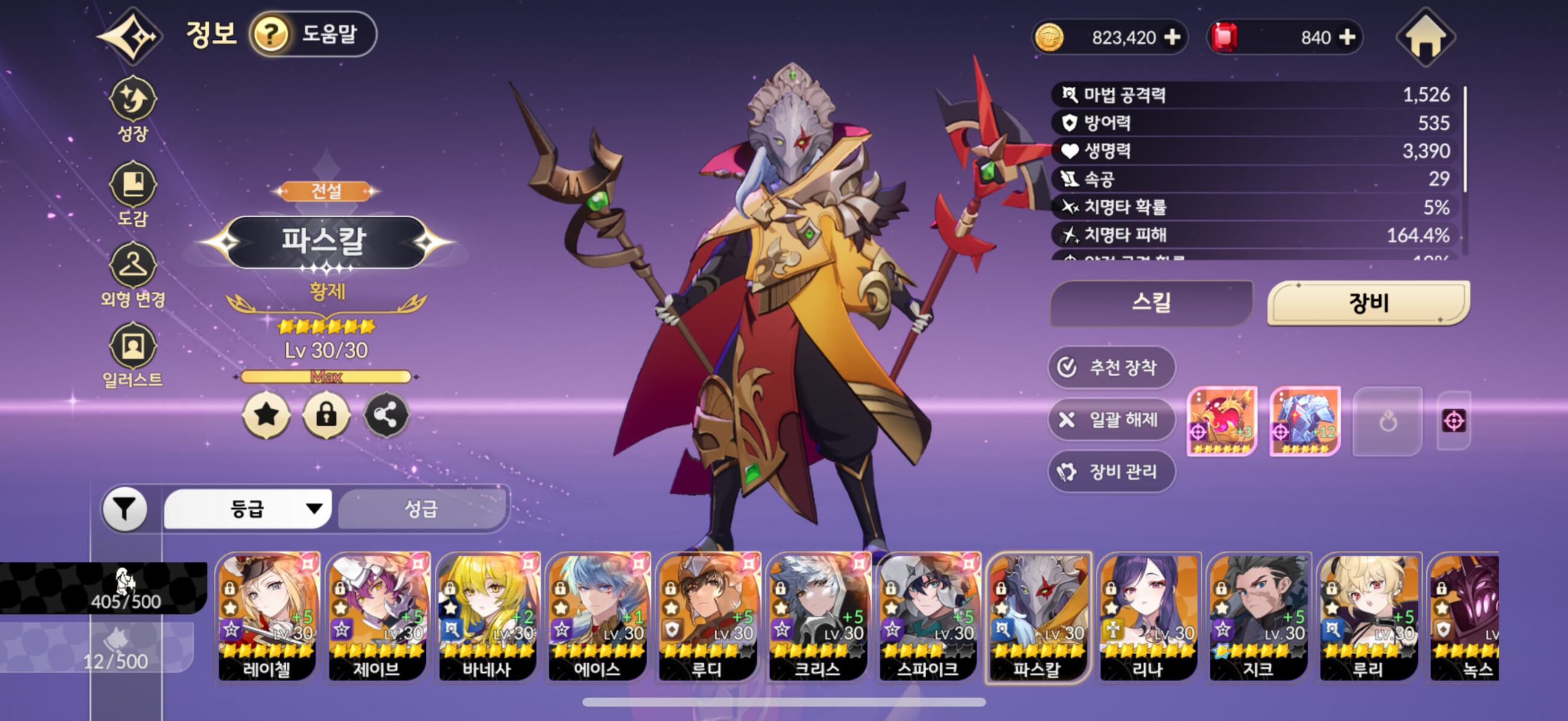Switch to the 스킬 tab
The width and height of the screenshot is (1568, 721).
pos(1151,303)
